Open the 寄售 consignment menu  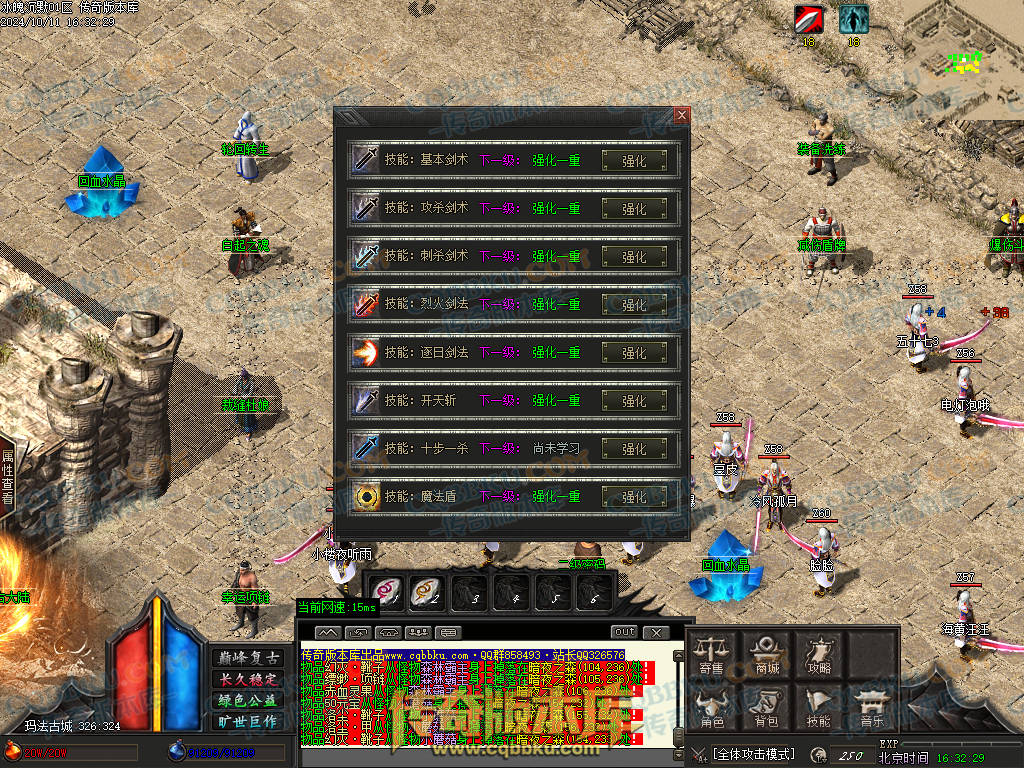[712, 654]
